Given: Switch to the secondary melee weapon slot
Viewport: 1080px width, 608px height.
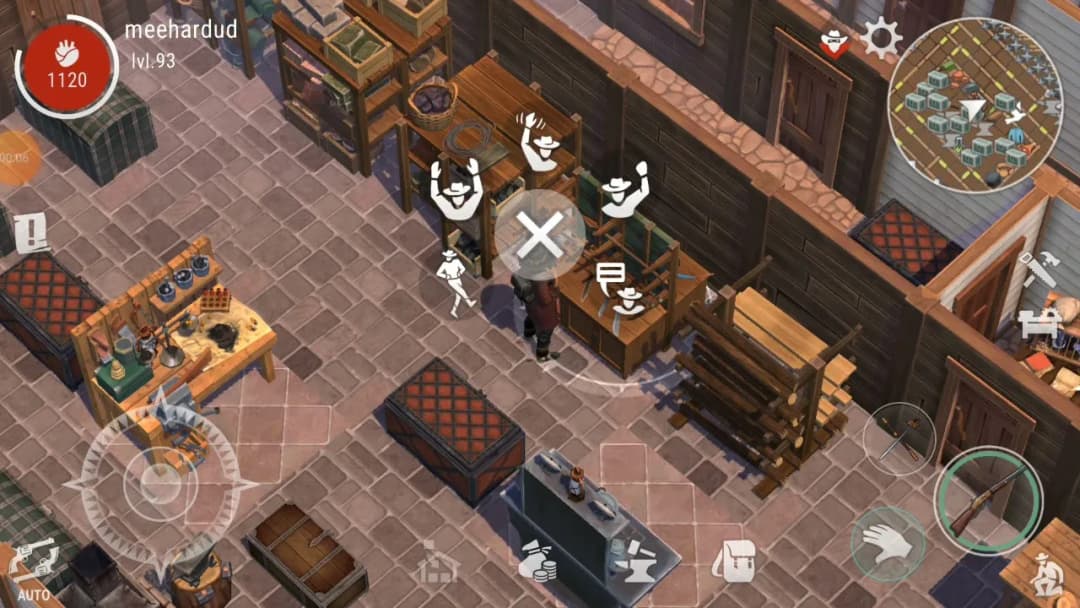Looking at the screenshot, I should pyautogui.click(x=898, y=439).
